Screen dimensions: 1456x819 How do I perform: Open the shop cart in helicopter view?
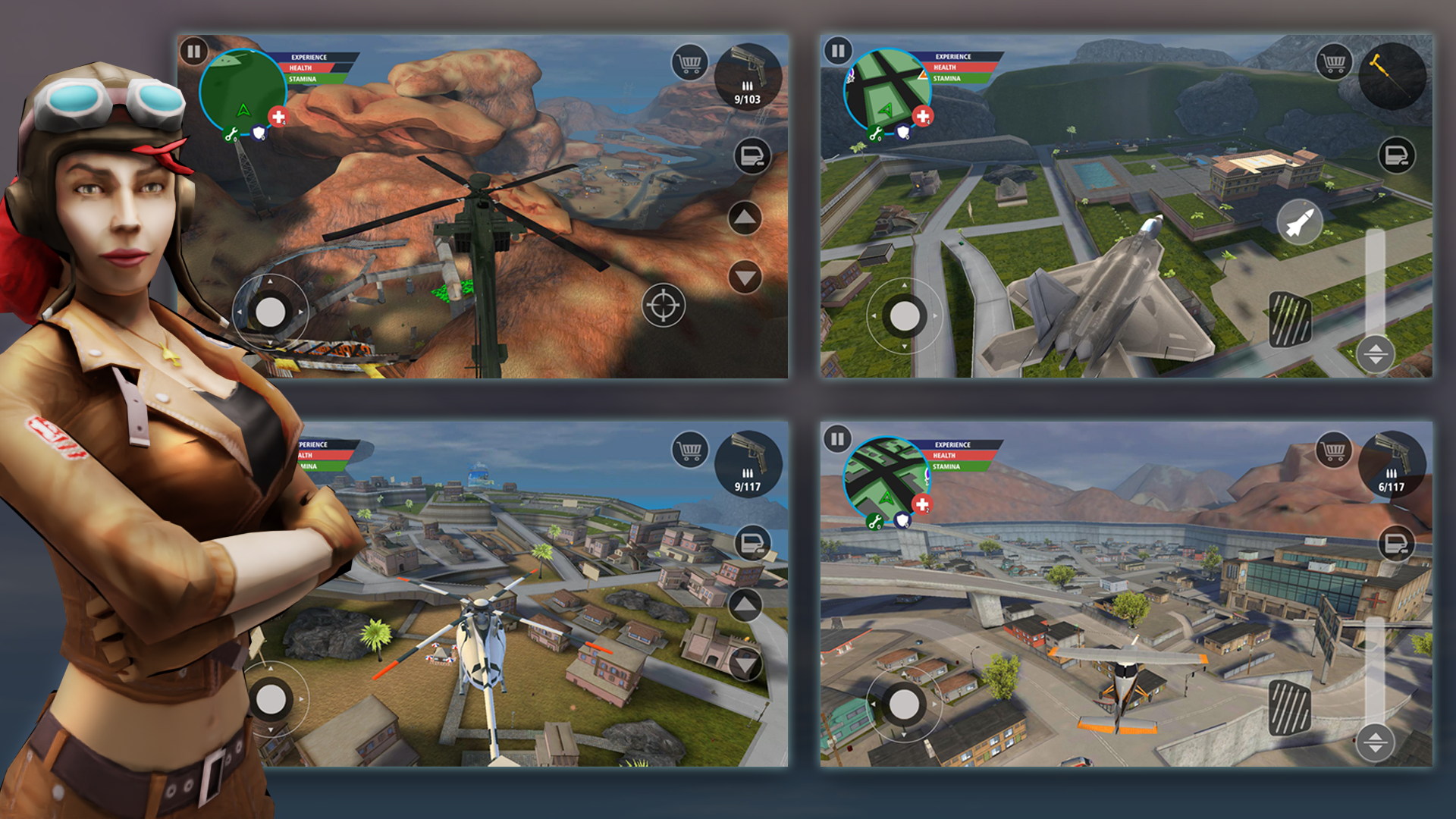click(x=689, y=62)
